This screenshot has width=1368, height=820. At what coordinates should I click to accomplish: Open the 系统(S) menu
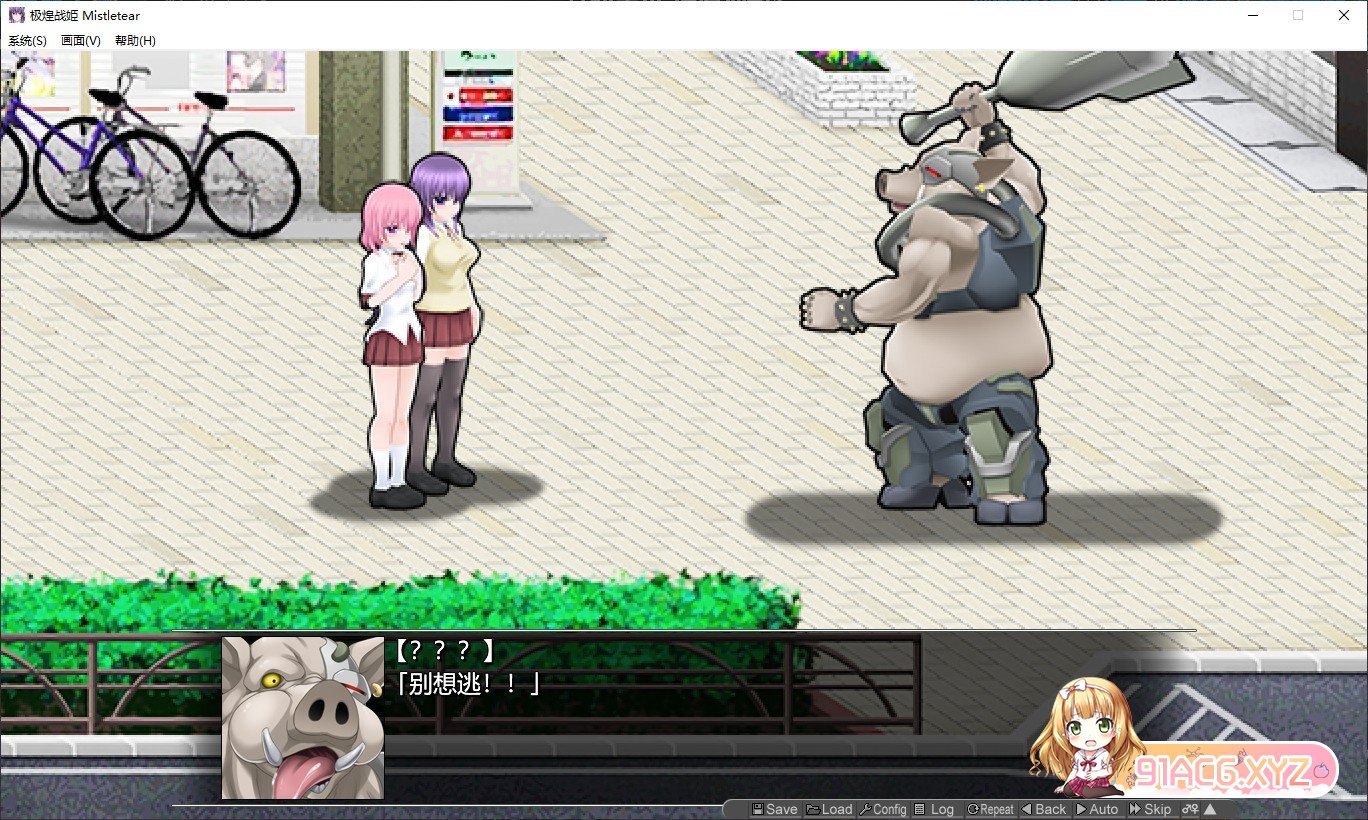tap(27, 41)
